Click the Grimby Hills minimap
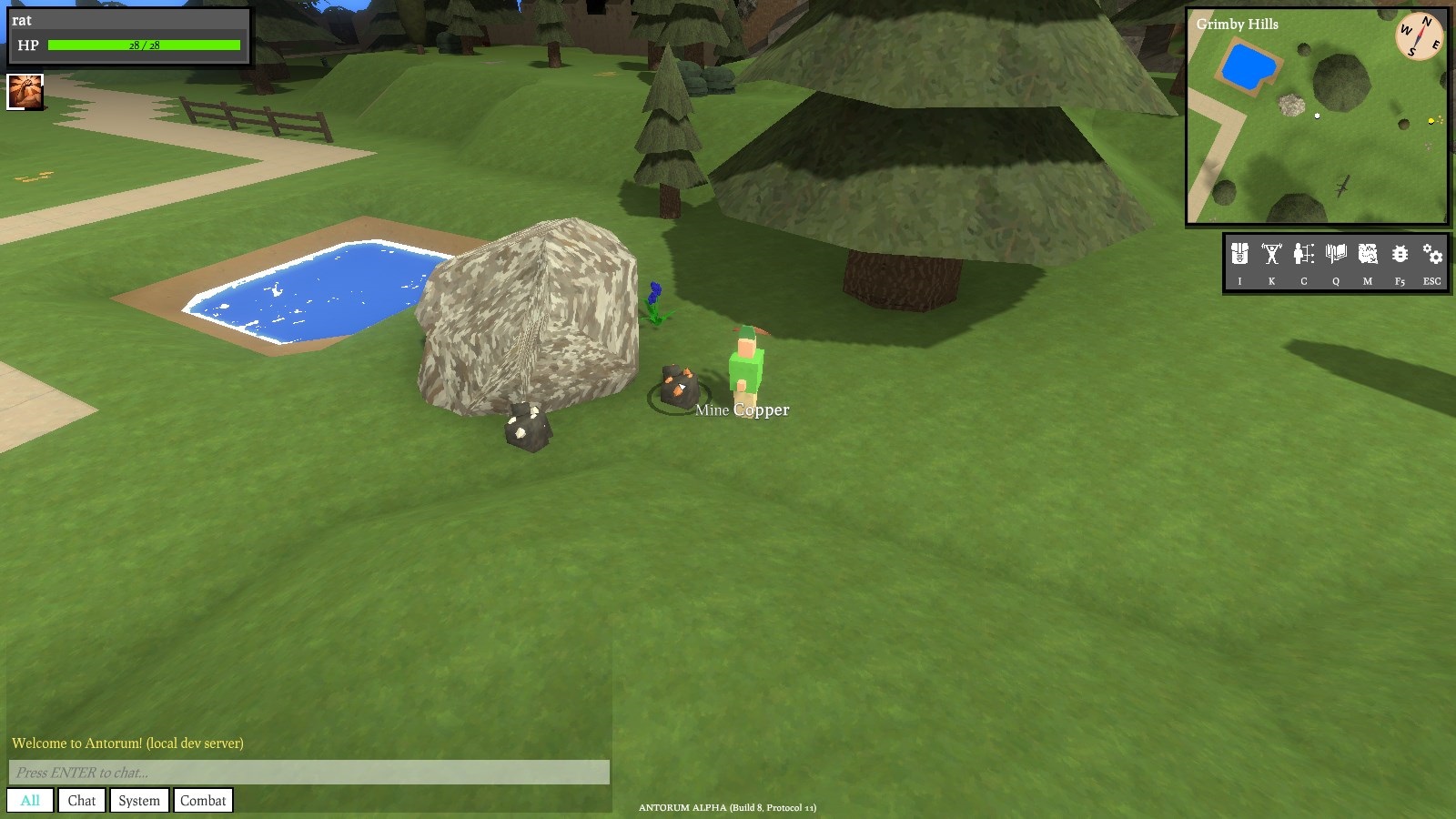The width and height of the screenshot is (1456, 819). click(x=1316, y=127)
